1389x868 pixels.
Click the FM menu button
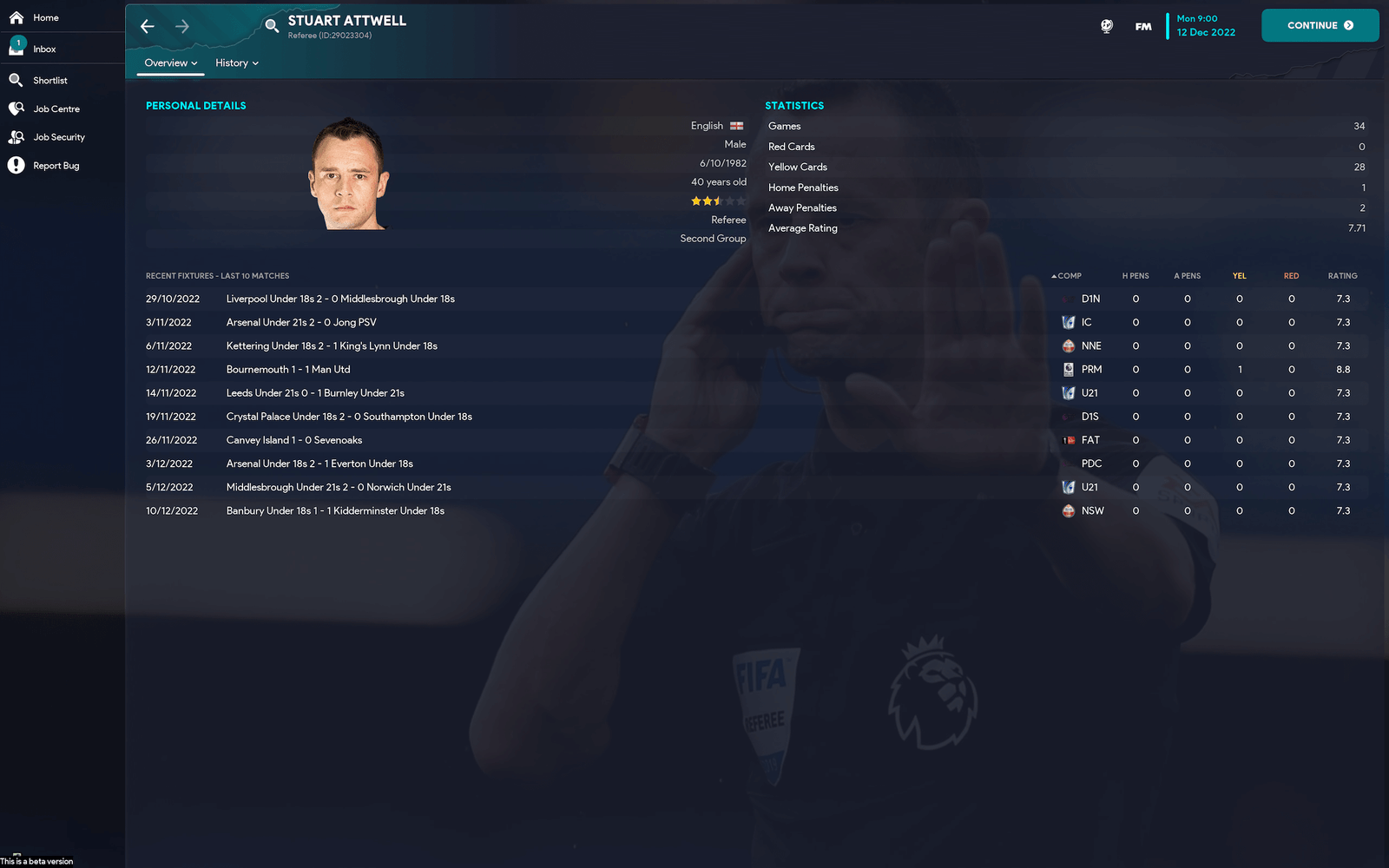[1143, 26]
